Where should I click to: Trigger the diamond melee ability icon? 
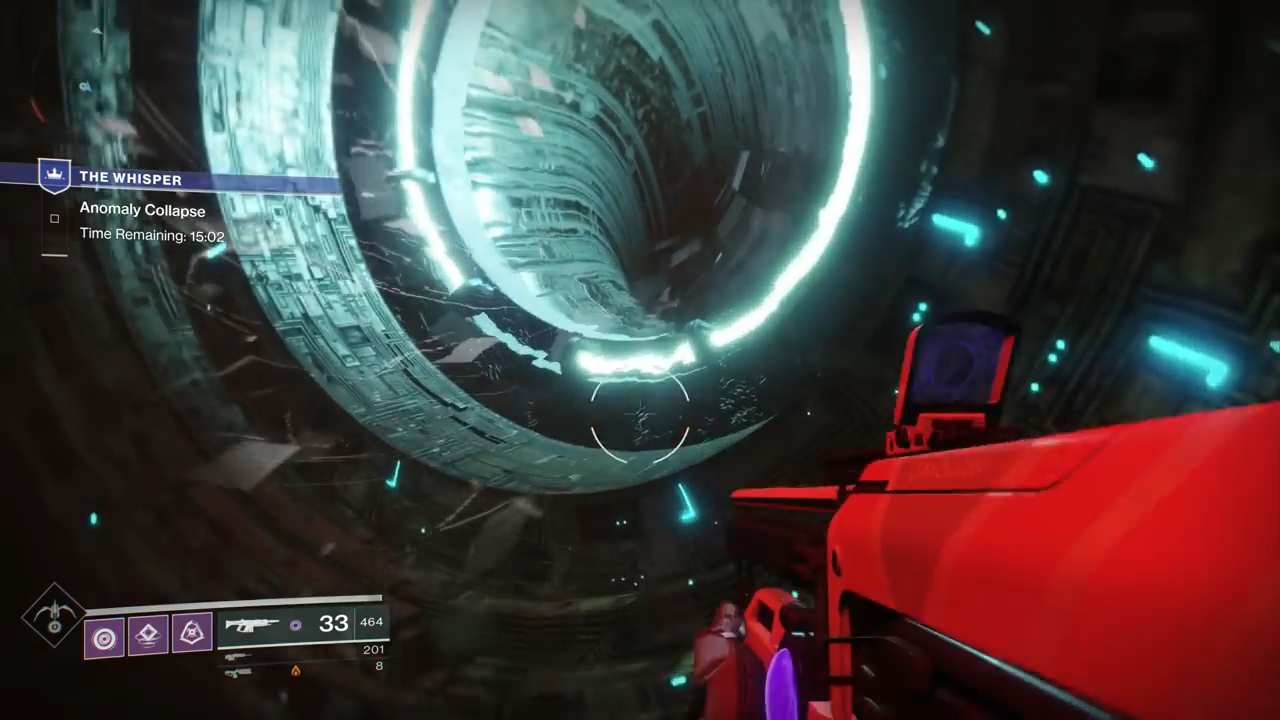(148, 634)
